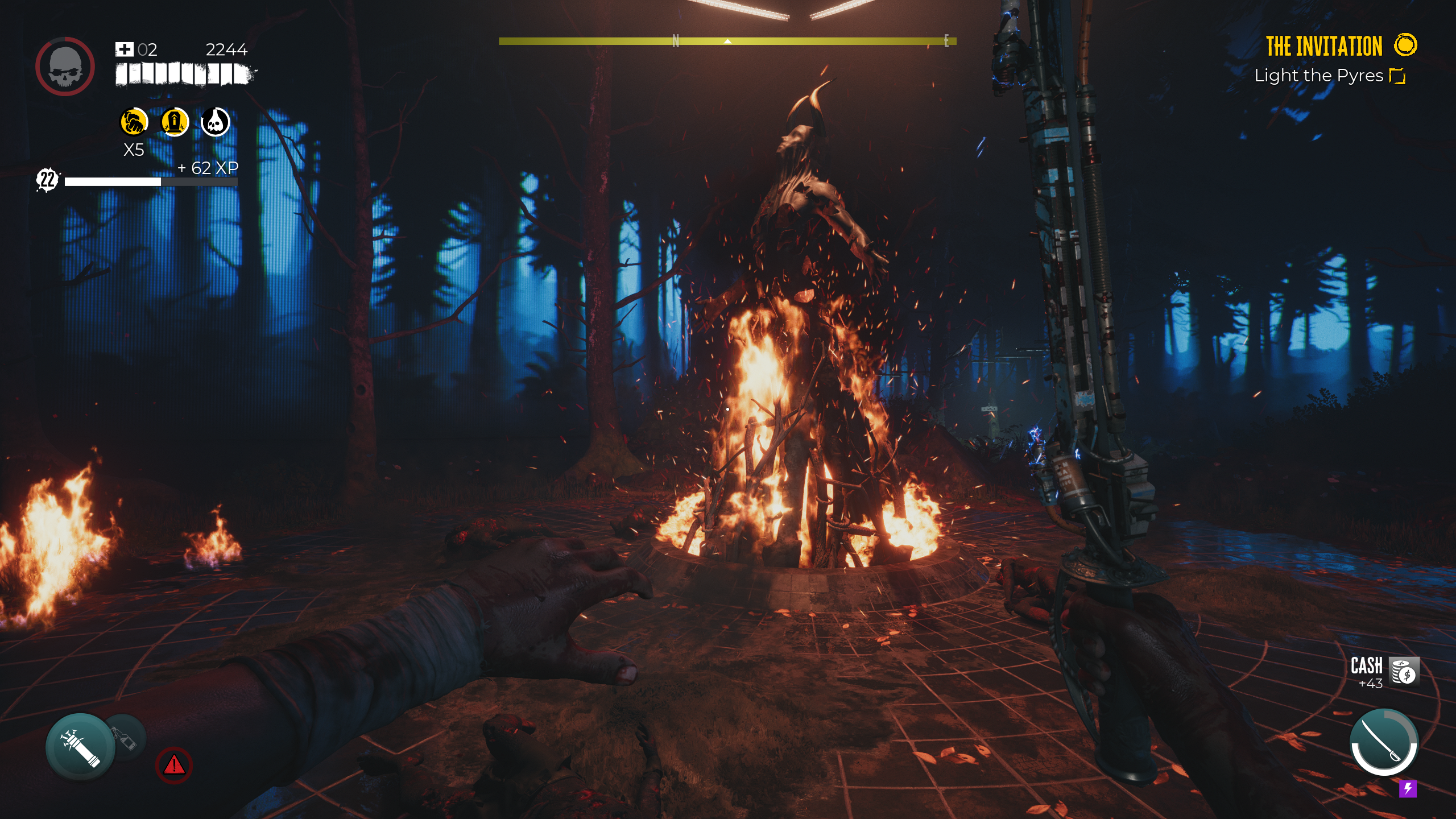Click the north marker on the compass
Screen dimensions: 1456x819
675,40
